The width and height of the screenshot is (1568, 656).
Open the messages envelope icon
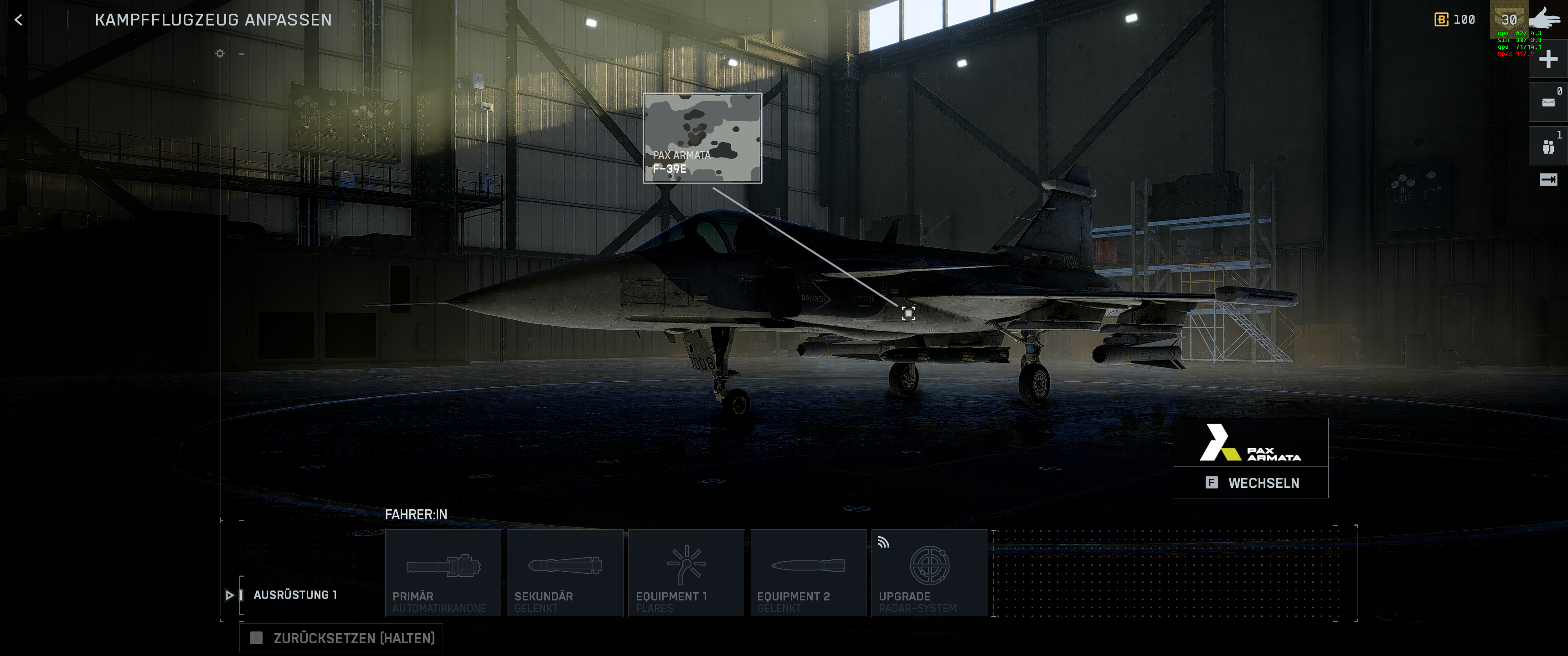[x=1548, y=101]
